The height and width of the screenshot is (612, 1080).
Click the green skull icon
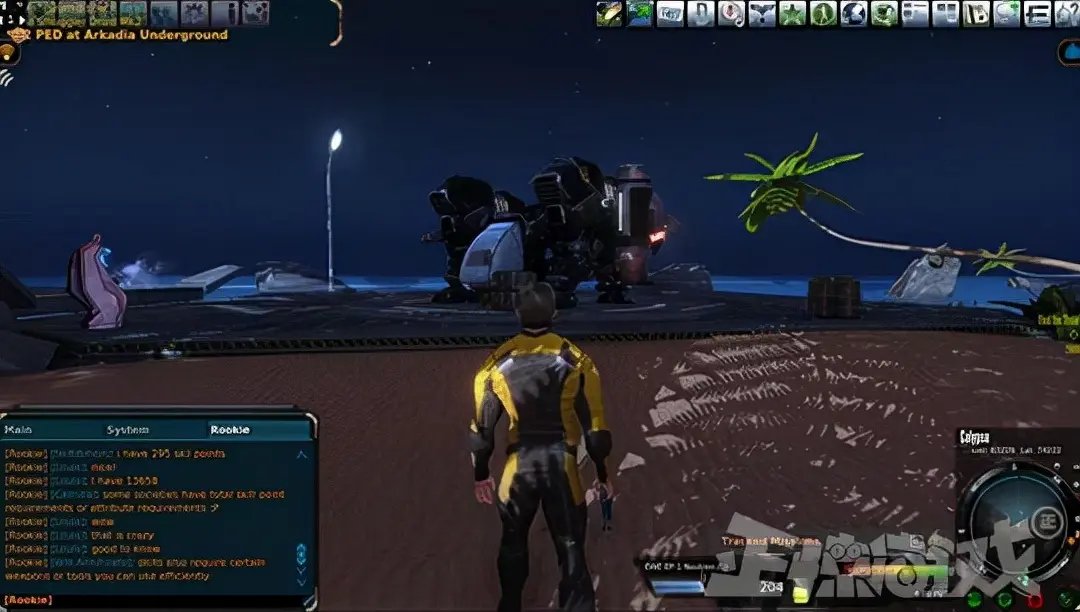pos(884,13)
